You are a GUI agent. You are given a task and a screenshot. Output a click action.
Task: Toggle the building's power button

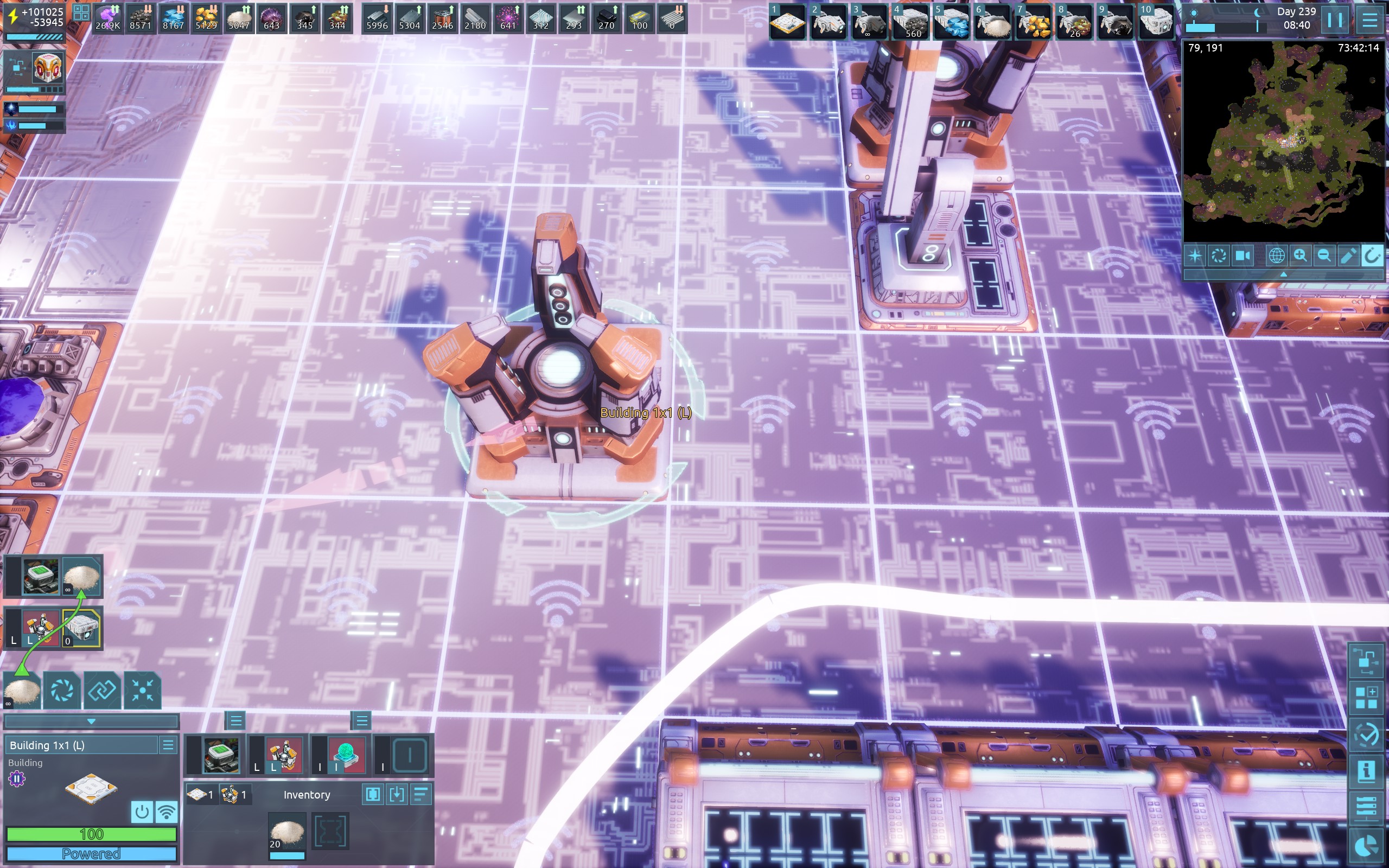142,812
